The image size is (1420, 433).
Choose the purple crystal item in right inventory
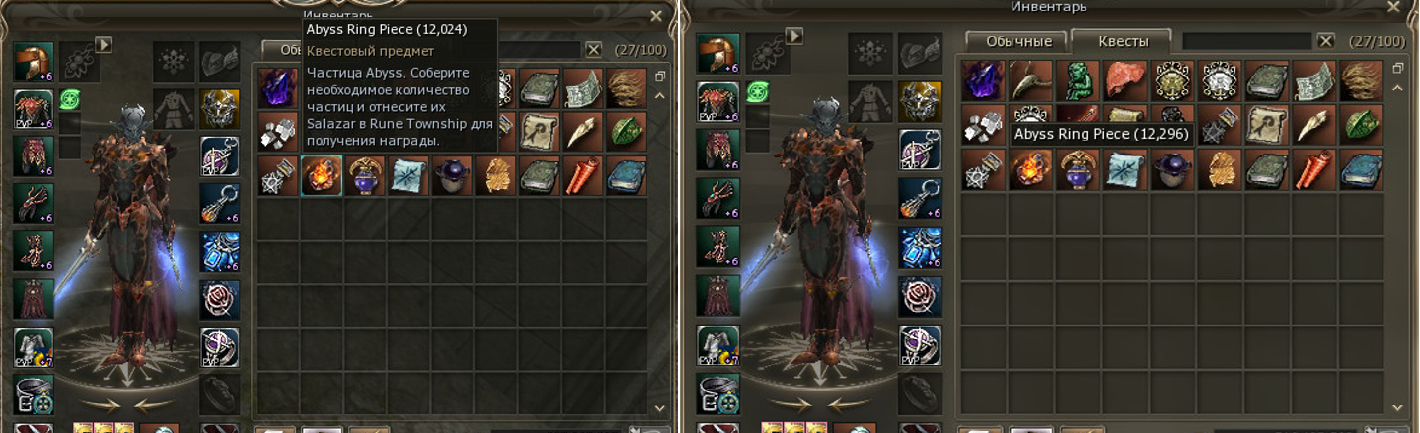(981, 82)
